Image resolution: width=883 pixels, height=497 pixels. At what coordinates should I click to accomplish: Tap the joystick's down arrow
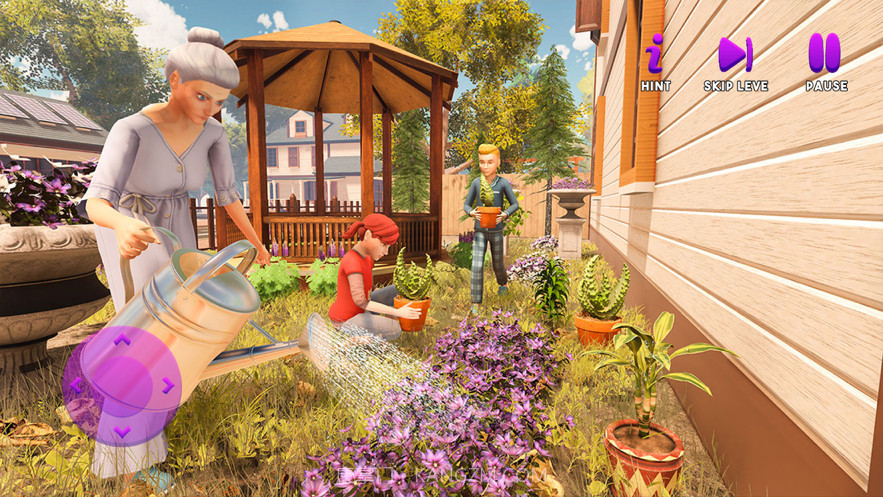pyautogui.click(x=121, y=431)
